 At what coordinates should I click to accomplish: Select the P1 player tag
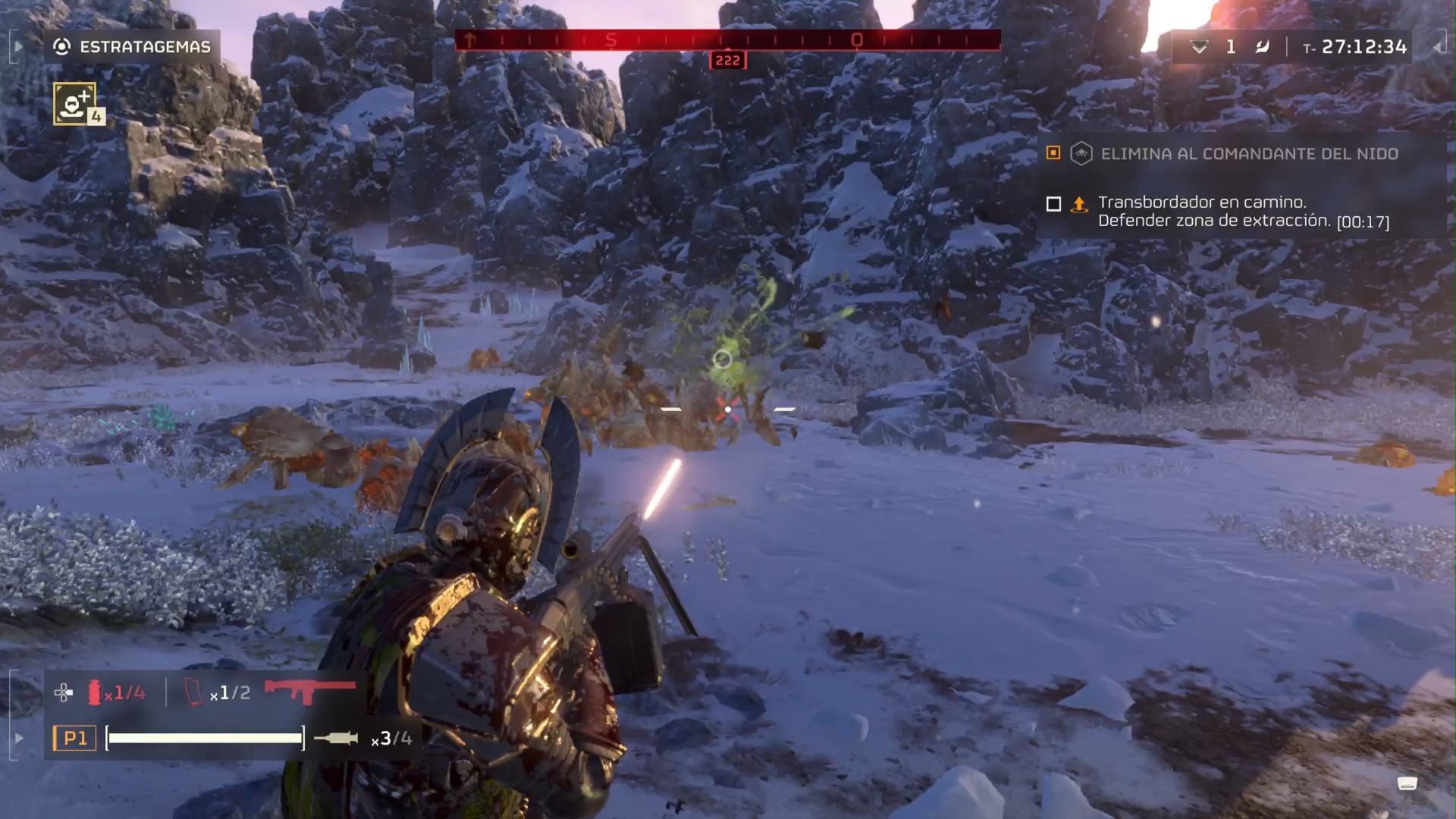coord(74,738)
